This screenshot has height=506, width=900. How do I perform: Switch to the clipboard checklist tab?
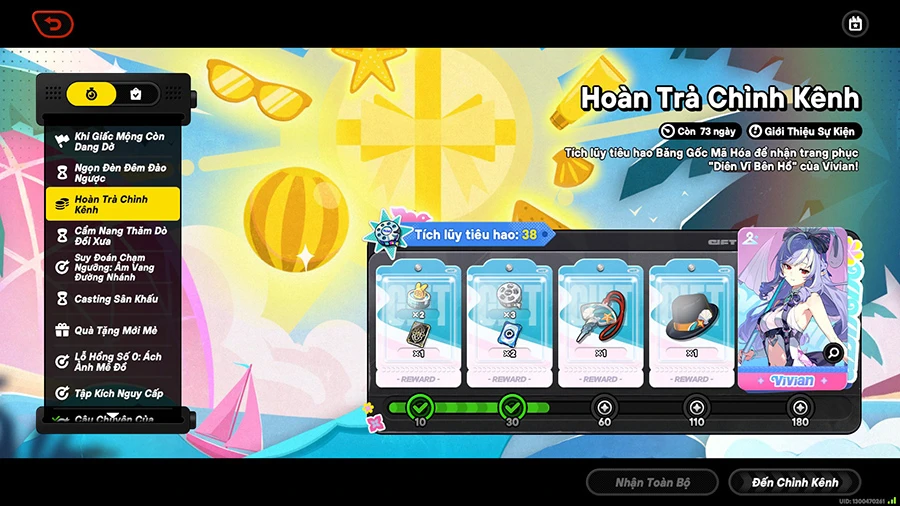pos(136,95)
